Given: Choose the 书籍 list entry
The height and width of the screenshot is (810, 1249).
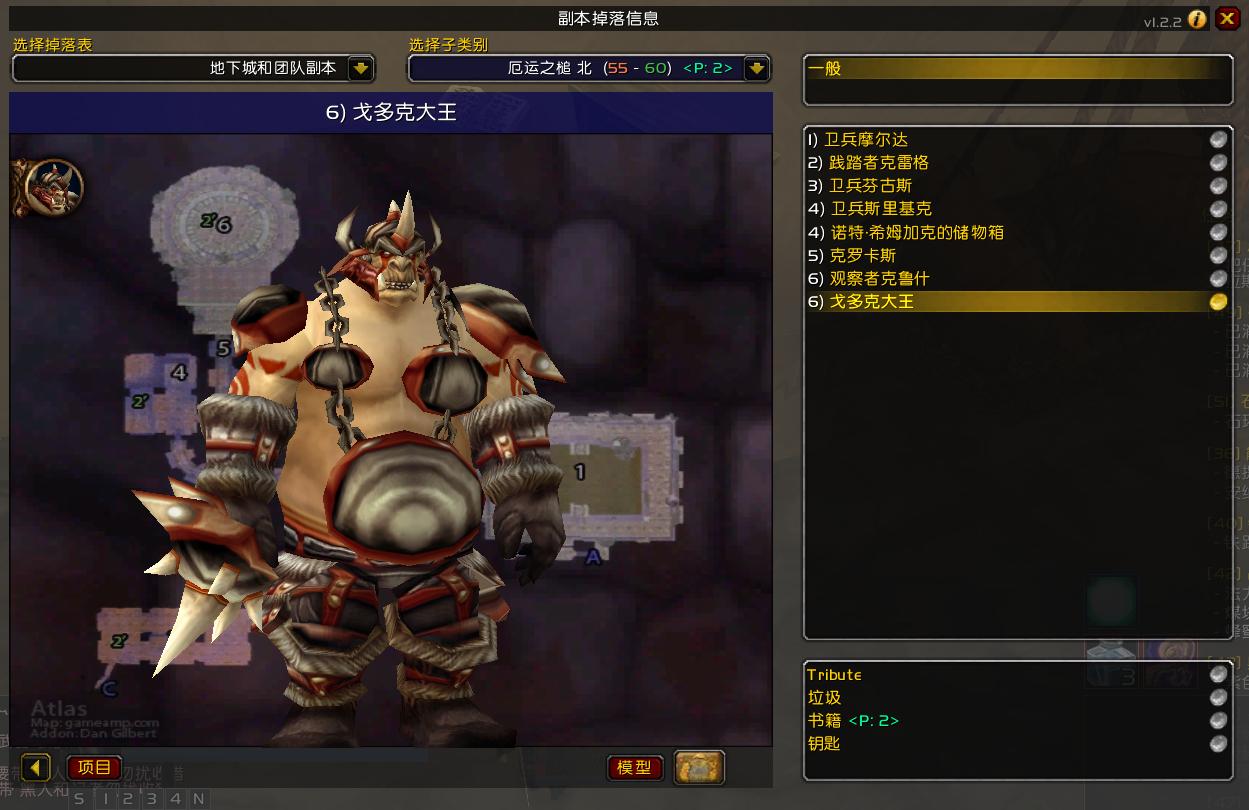Looking at the screenshot, I should (x=852, y=721).
